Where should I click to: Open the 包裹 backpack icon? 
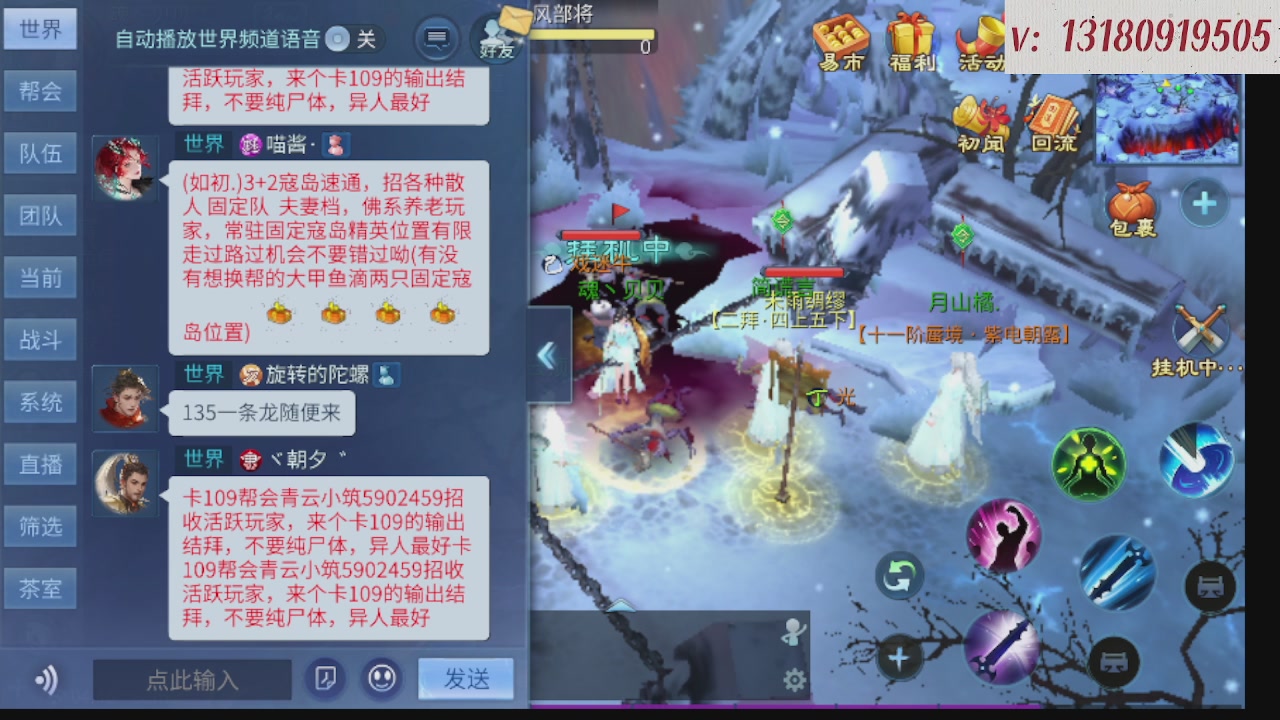[x=1132, y=205]
